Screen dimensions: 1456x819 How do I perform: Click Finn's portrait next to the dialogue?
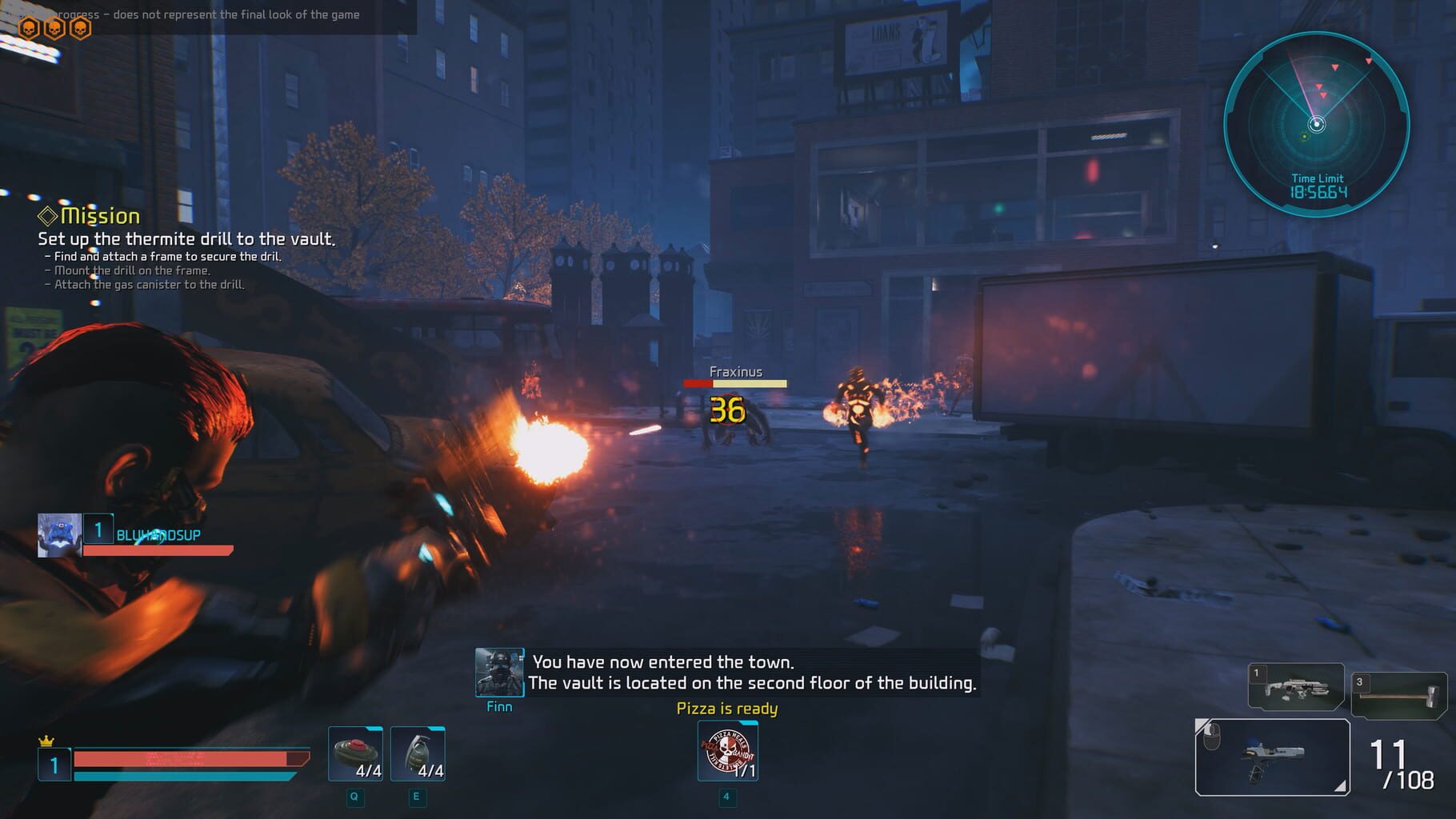[498, 670]
